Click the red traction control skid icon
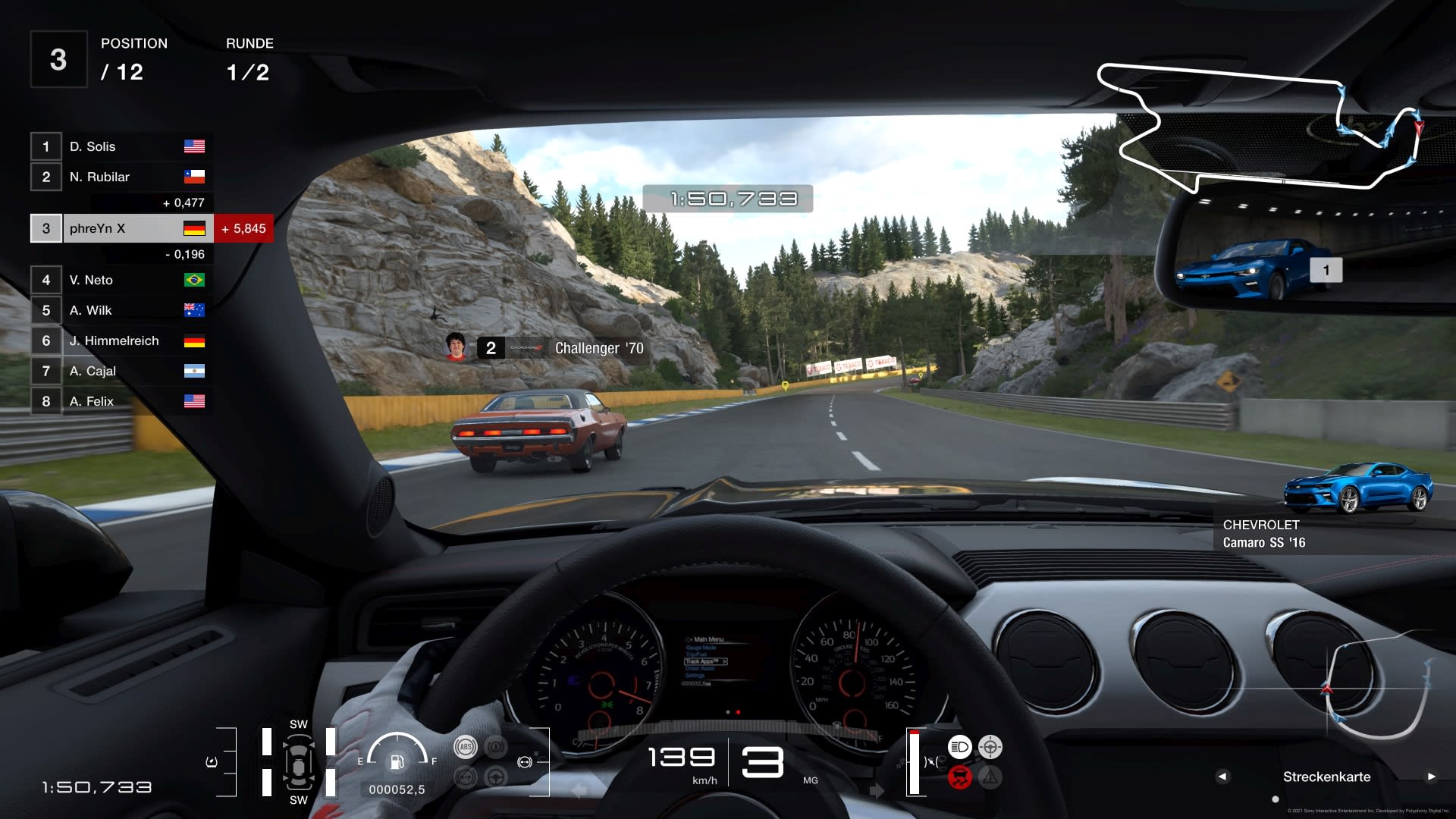The width and height of the screenshot is (1456, 819). coord(959,777)
